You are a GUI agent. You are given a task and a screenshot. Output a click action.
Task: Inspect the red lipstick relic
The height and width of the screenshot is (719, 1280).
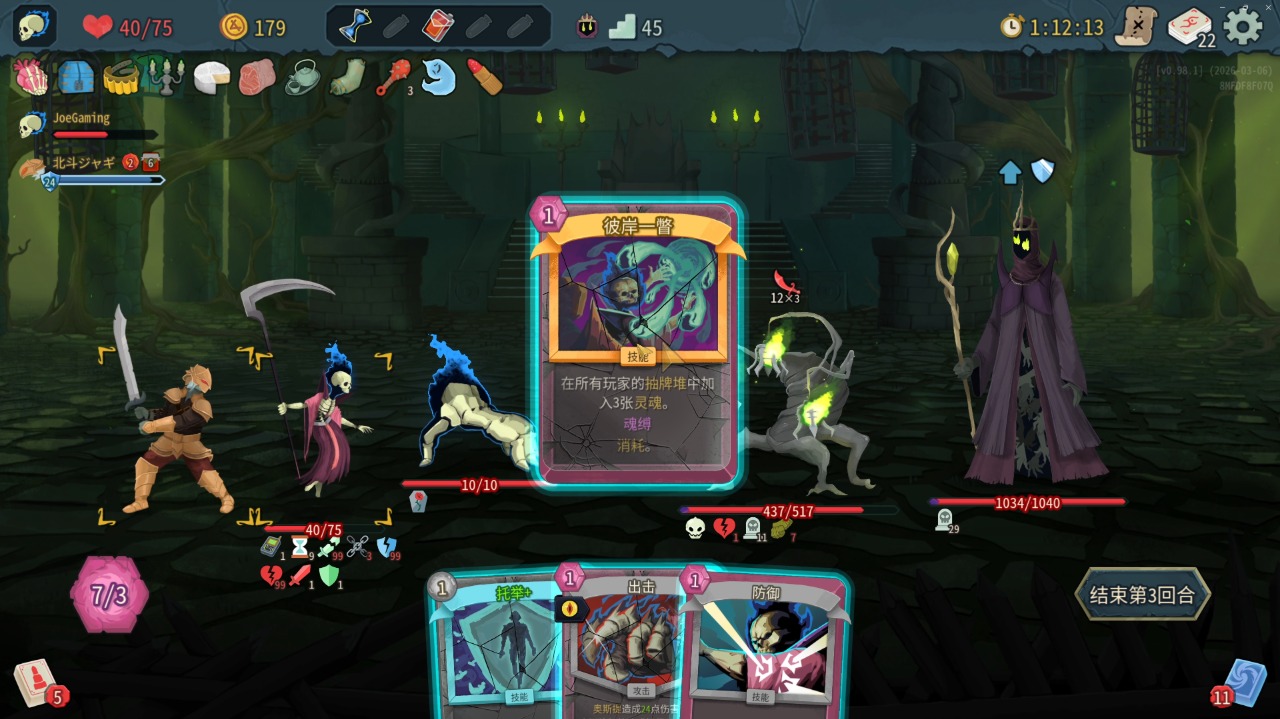(x=484, y=77)
